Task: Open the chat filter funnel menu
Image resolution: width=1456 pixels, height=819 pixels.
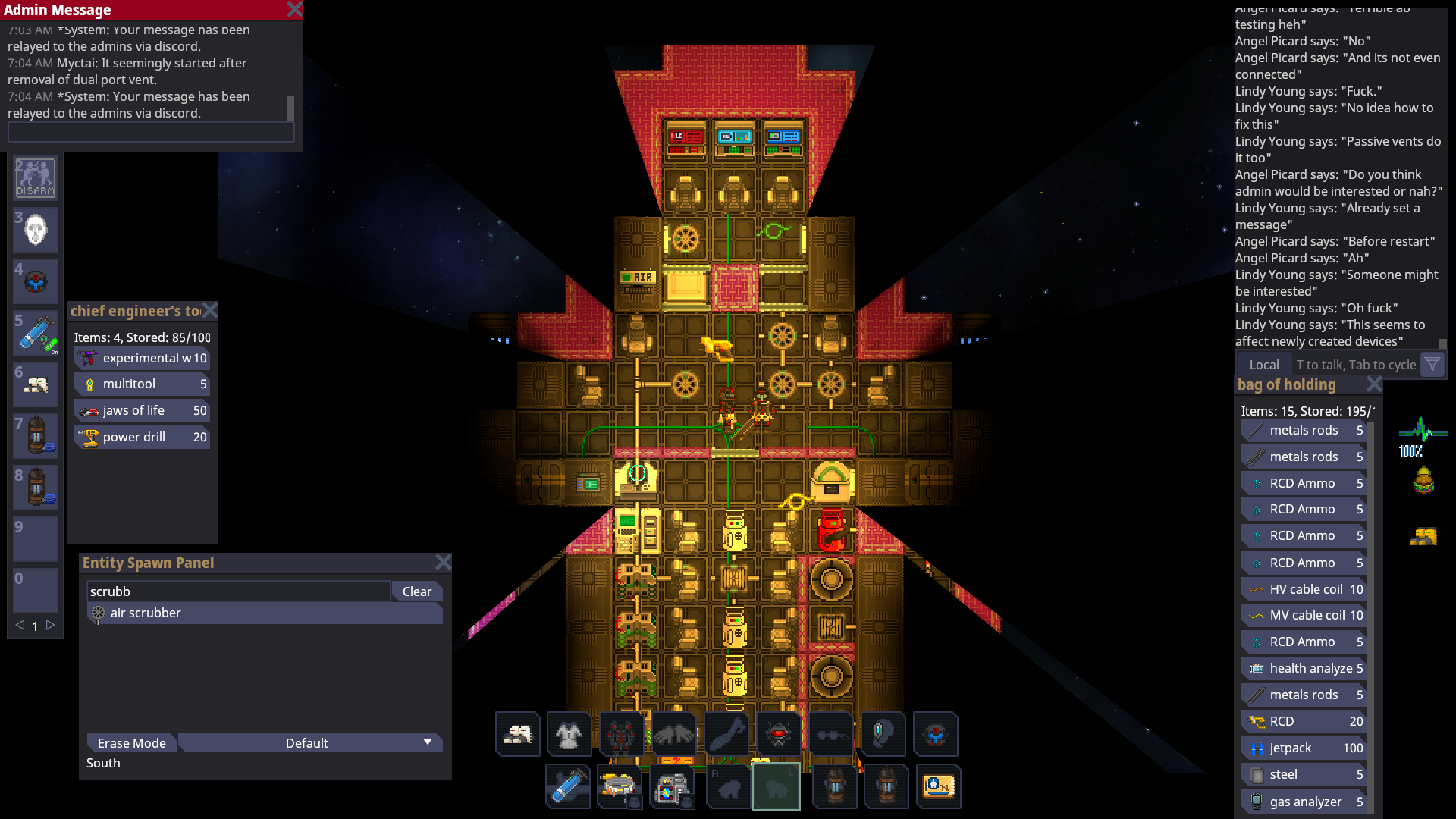Action: (1432, 364)
